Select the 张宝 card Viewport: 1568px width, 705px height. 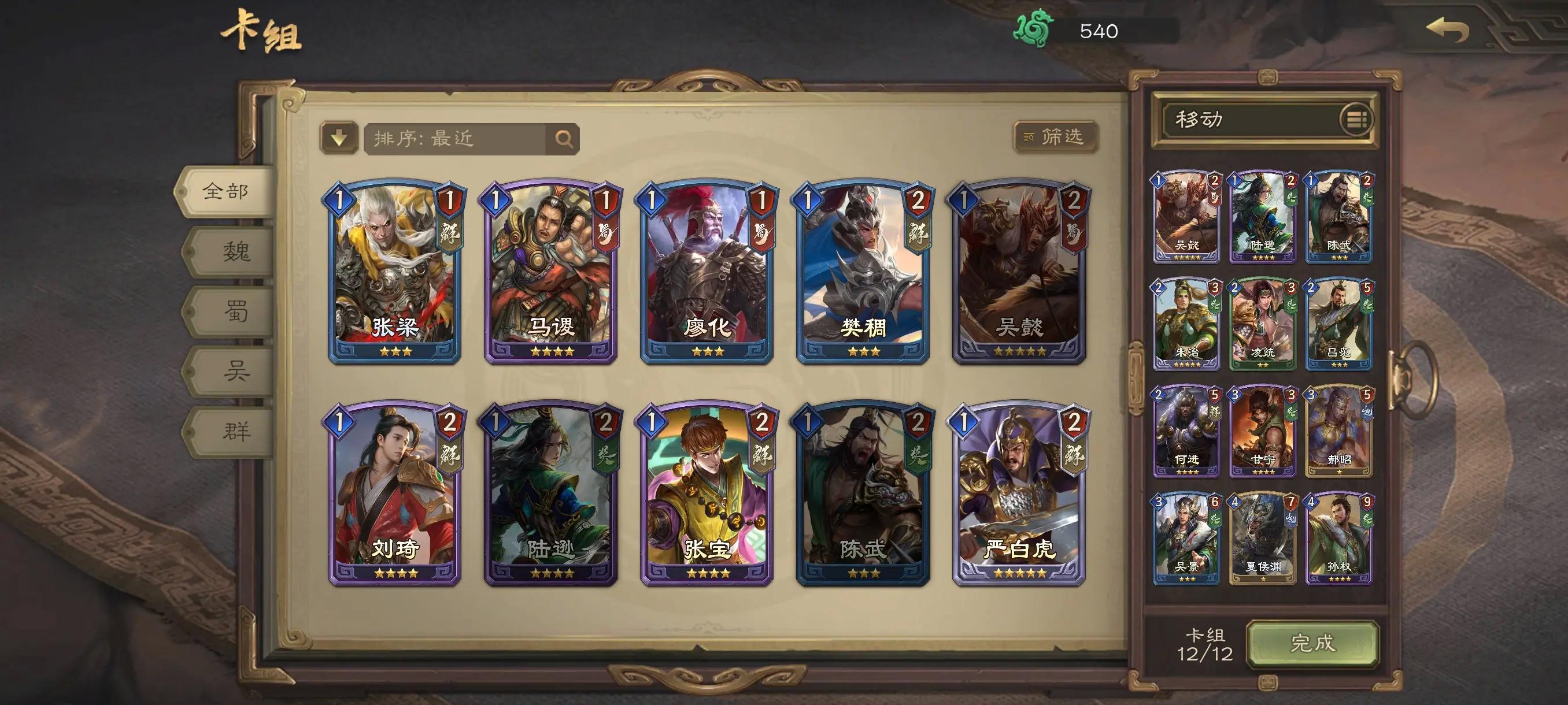[x=707, y=494]
